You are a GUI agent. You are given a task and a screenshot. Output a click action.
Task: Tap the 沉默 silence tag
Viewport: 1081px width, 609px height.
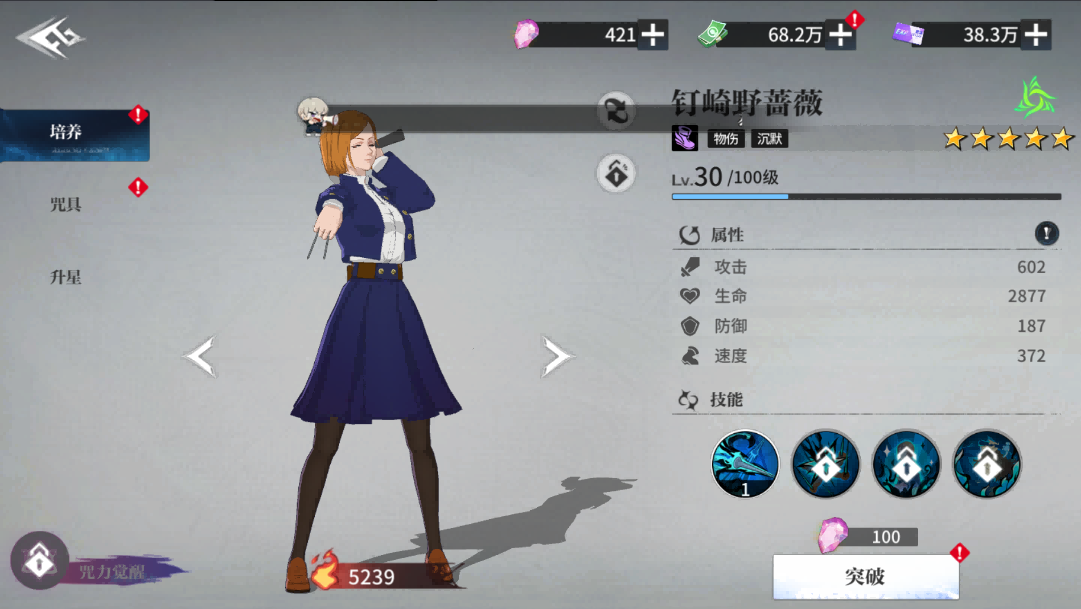click(770, 139)
